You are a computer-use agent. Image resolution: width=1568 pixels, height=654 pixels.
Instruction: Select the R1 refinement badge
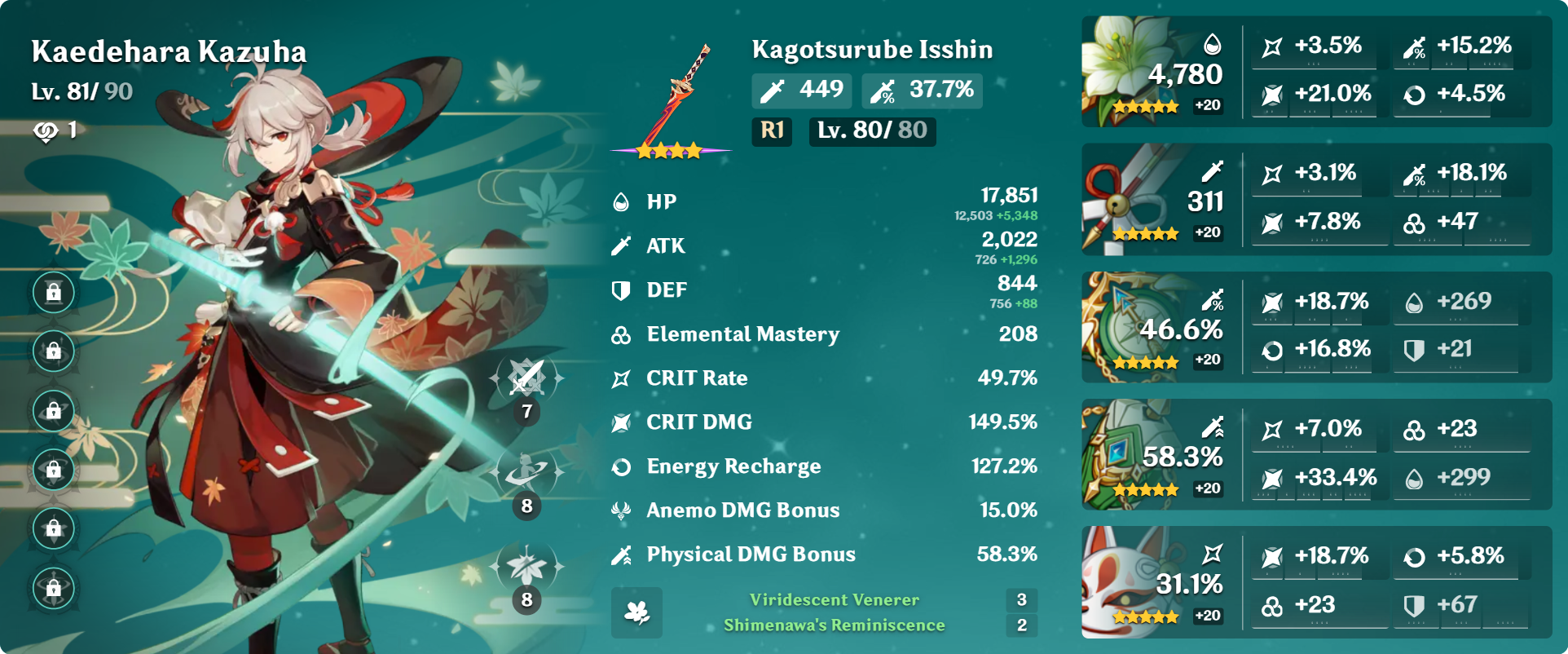pos(771,130)
